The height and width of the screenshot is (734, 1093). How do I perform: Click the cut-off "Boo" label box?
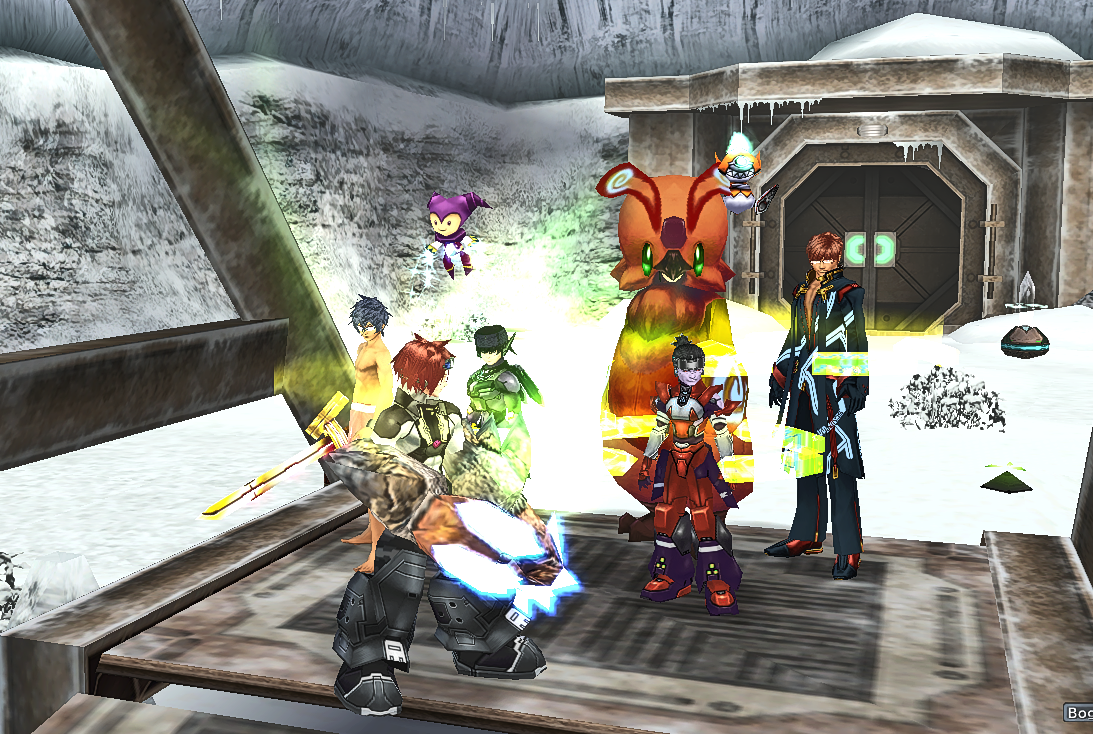coord(1078,713)
